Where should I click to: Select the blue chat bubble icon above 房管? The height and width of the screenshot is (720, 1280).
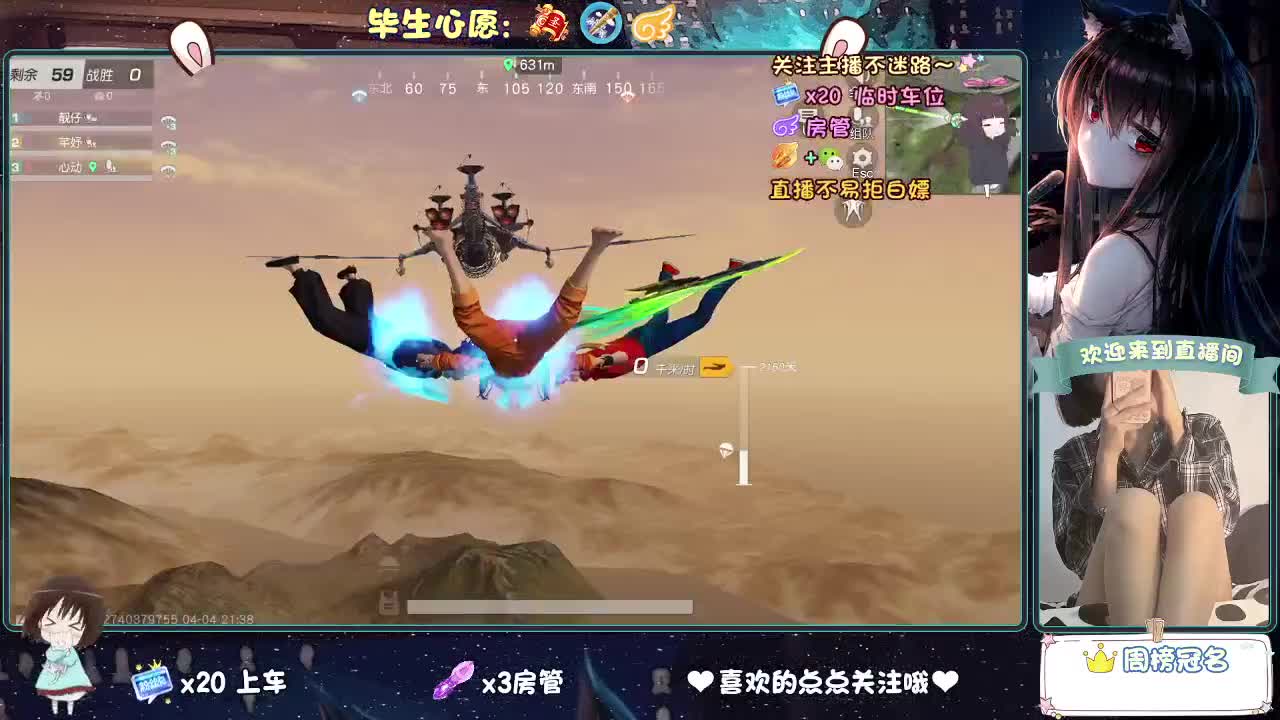coord(785,96)
